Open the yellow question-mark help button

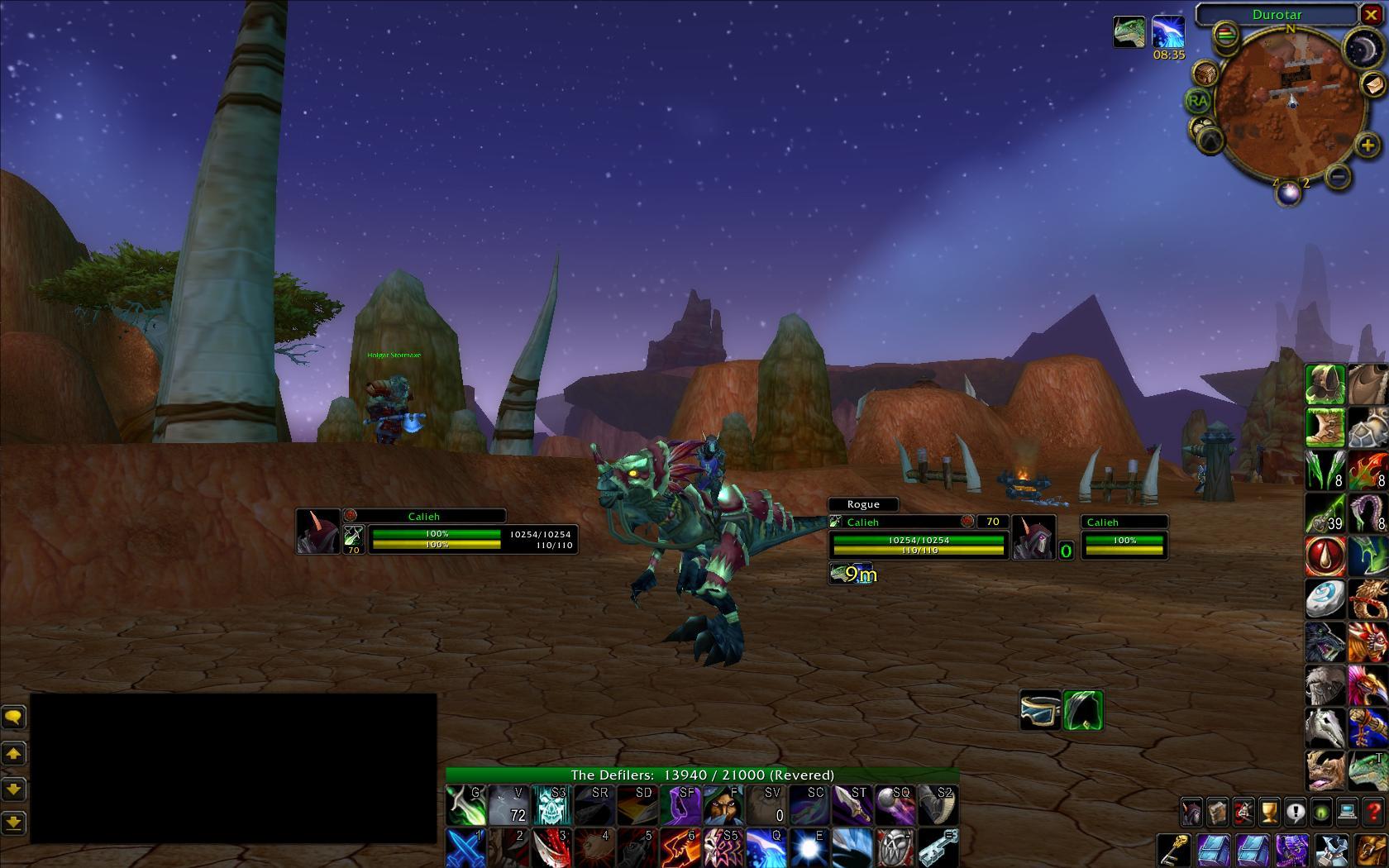coord(1373,813)
